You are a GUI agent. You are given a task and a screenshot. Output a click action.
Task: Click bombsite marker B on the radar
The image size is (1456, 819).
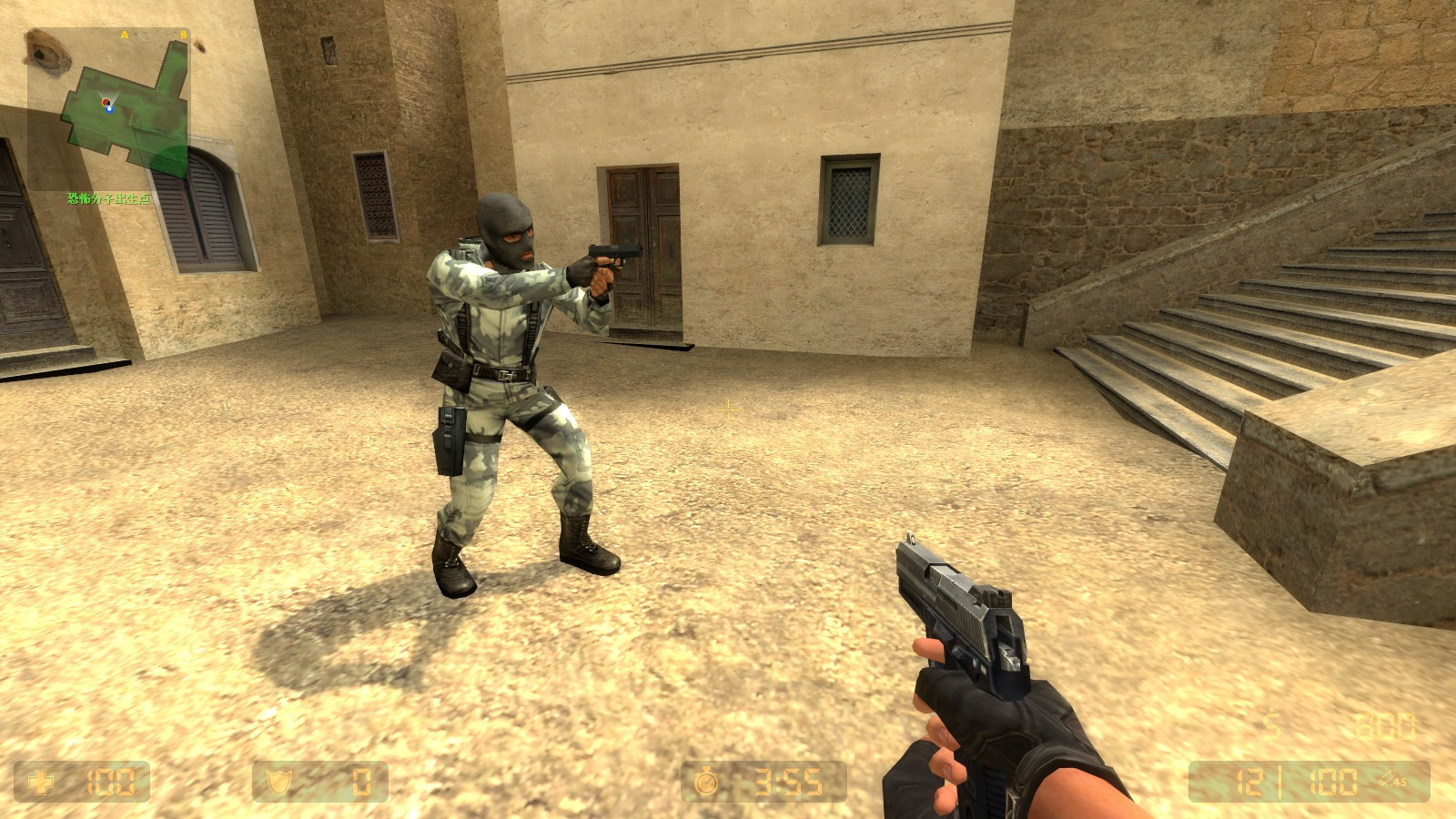click(x=185, y=35)
